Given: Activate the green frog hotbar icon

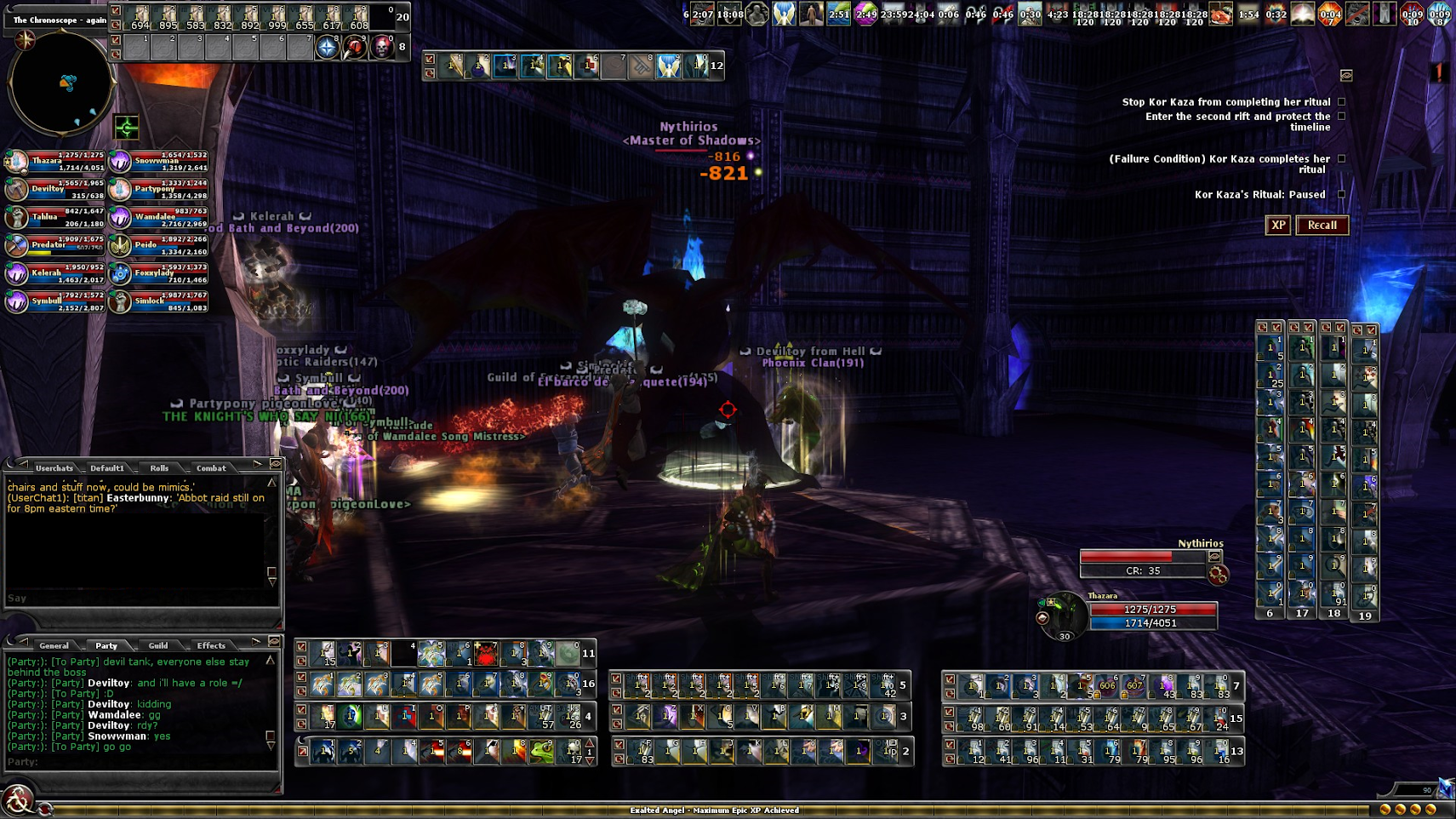Looking at the screenshot, I should coord(541,751).
